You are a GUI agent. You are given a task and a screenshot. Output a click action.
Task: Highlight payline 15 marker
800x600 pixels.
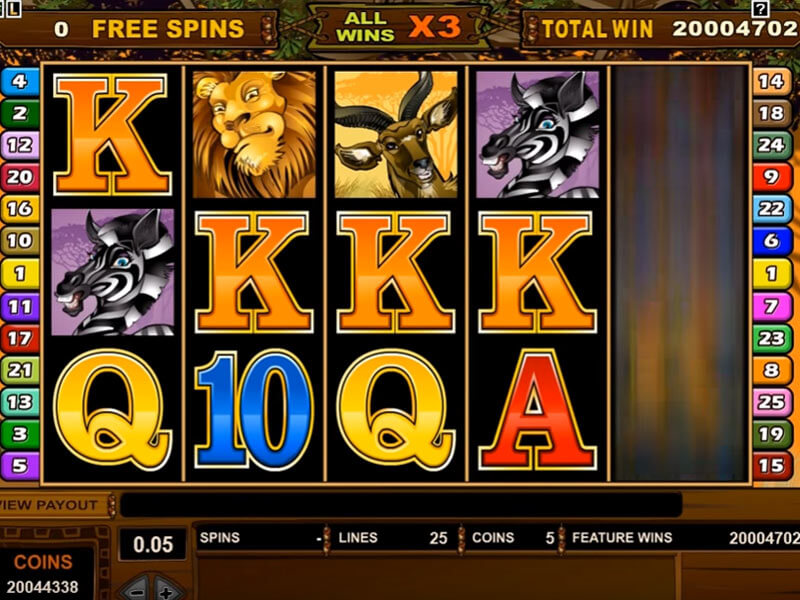pos(770,465)
